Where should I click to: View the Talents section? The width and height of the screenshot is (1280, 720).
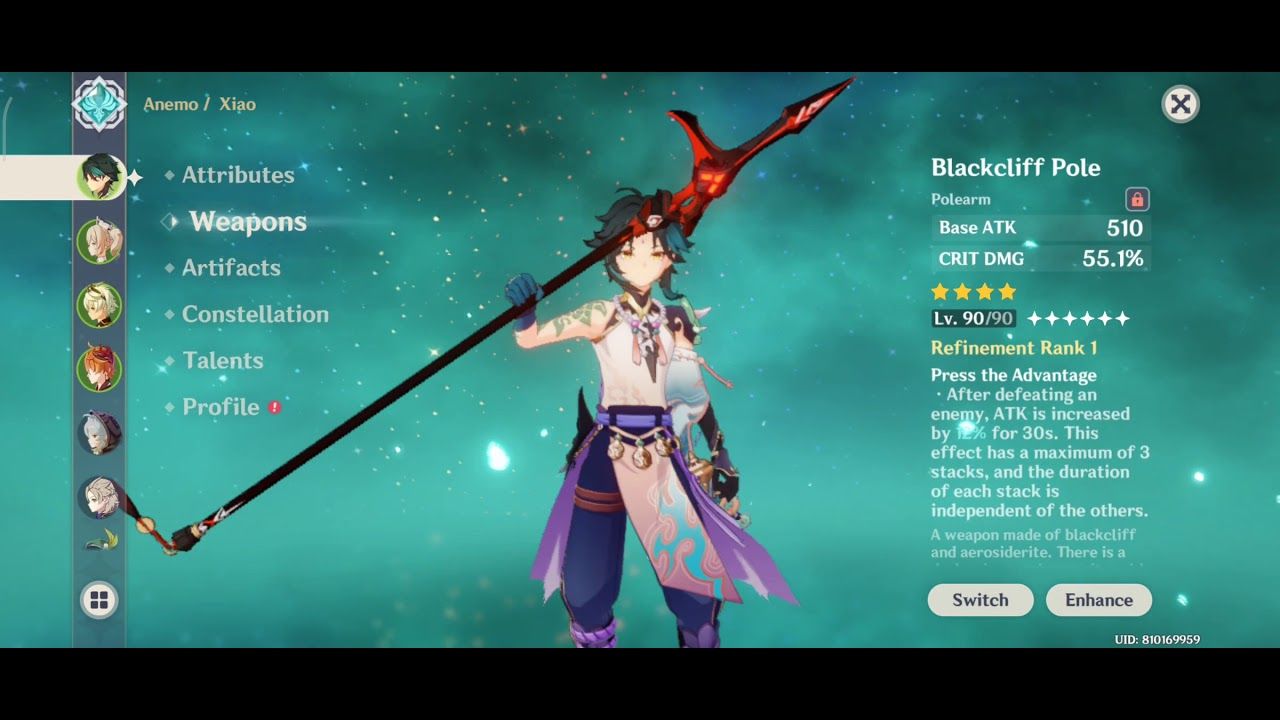222,360
